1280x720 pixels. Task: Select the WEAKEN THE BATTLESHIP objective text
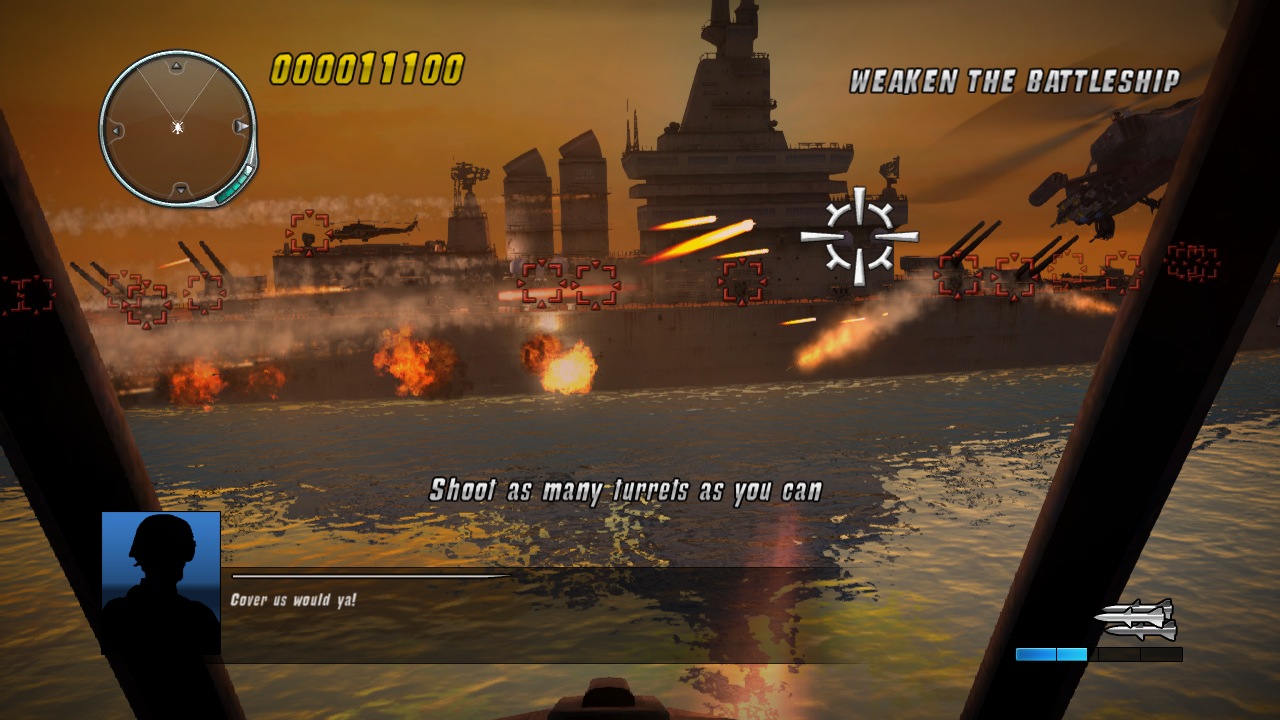click(x=1015, y=77)
